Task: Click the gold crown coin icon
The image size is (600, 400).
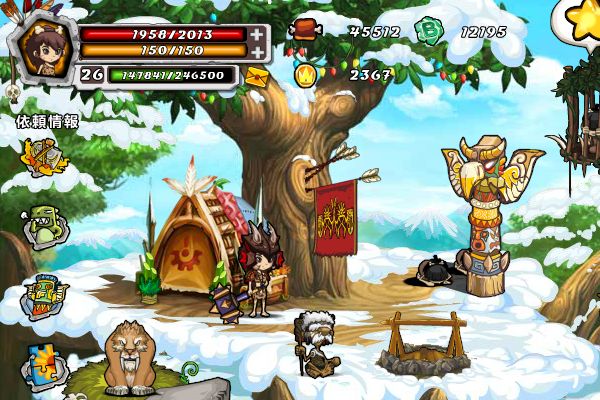Action: (306, 73)
